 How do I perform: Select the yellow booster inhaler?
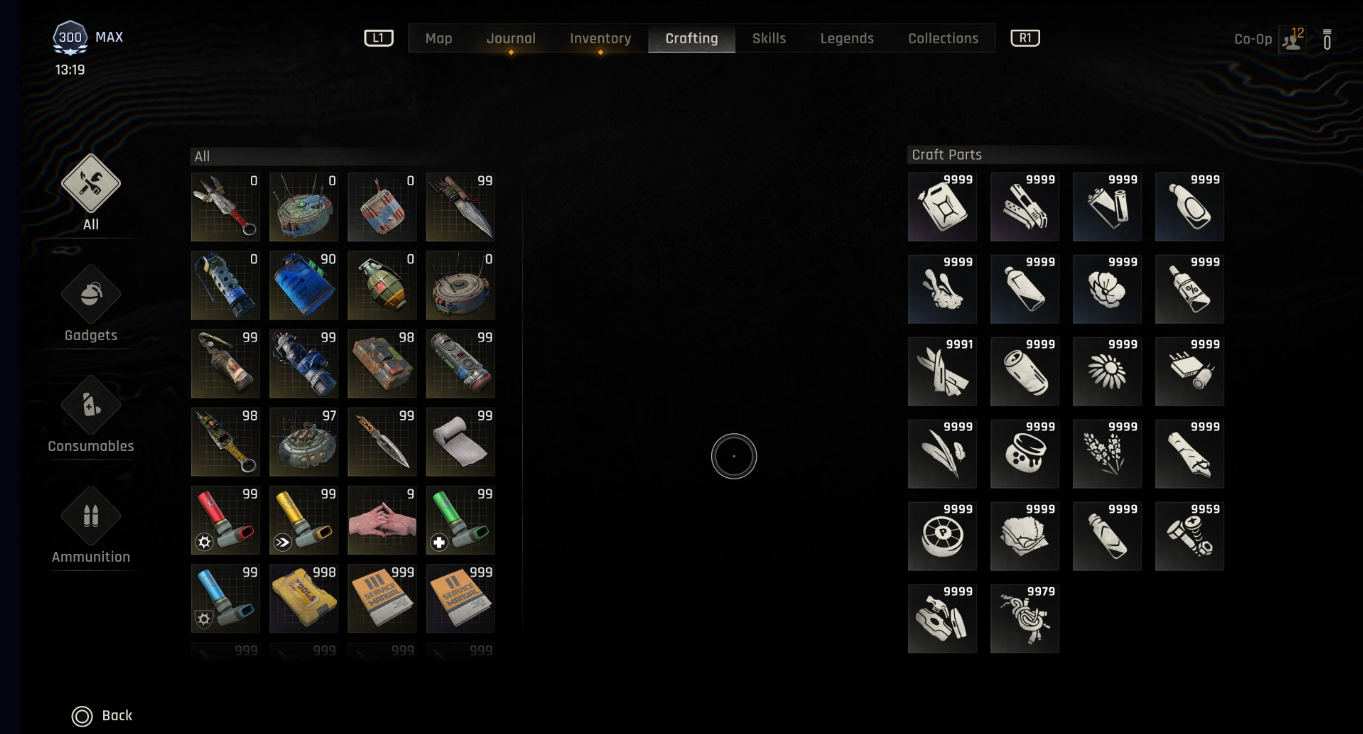[303, 521]
